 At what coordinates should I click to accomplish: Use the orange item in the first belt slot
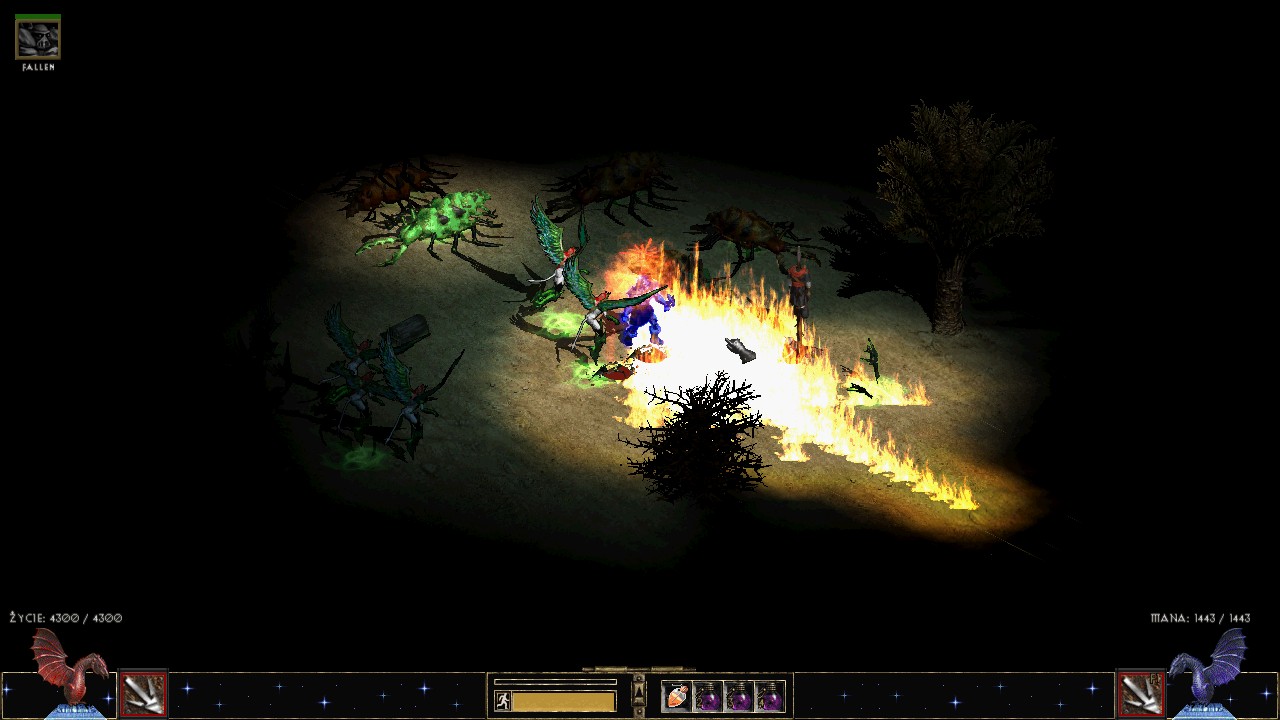tap(677, 696)
